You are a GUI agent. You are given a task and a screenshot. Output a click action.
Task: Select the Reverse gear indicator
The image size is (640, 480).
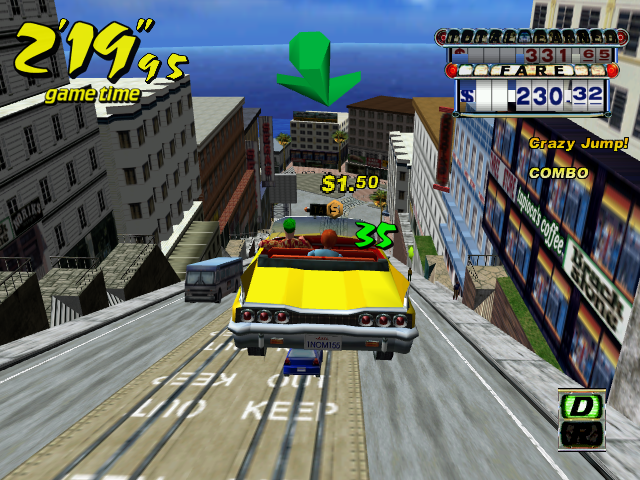click(580, 433)
